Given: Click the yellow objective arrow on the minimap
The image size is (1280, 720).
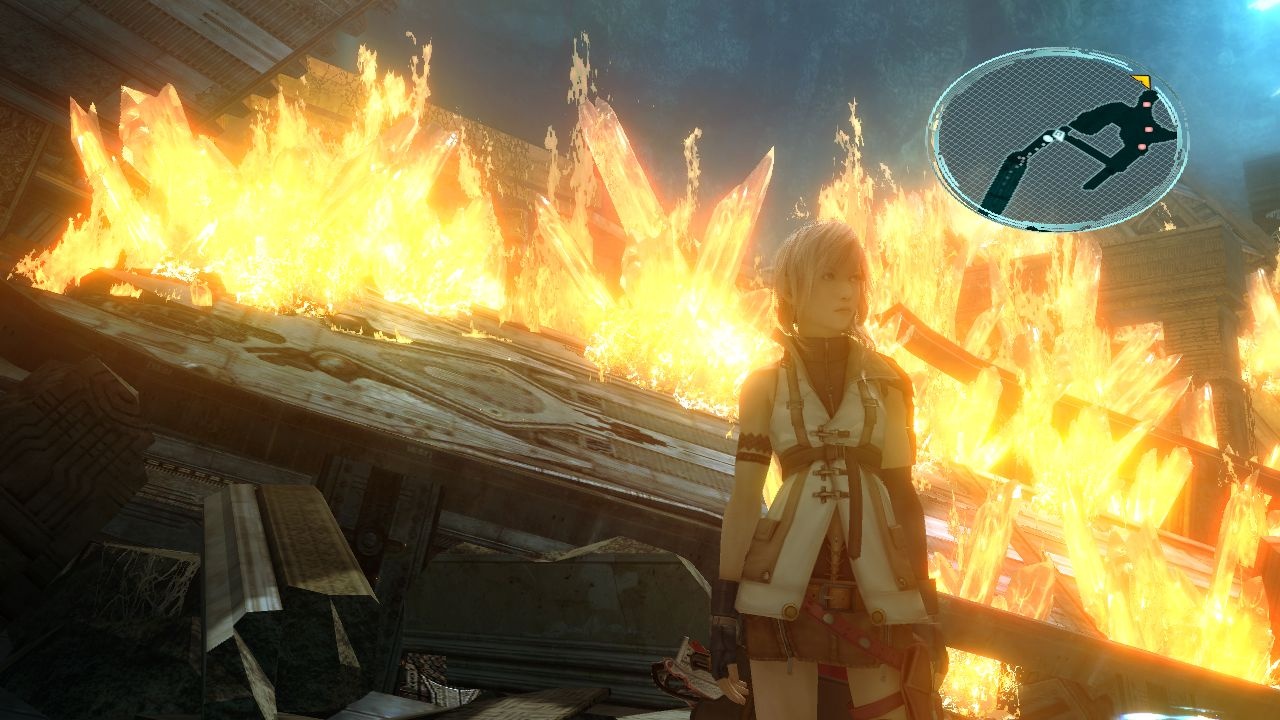Looking at the screenshot, I should pyautogui.click(x=1141, y=82).
